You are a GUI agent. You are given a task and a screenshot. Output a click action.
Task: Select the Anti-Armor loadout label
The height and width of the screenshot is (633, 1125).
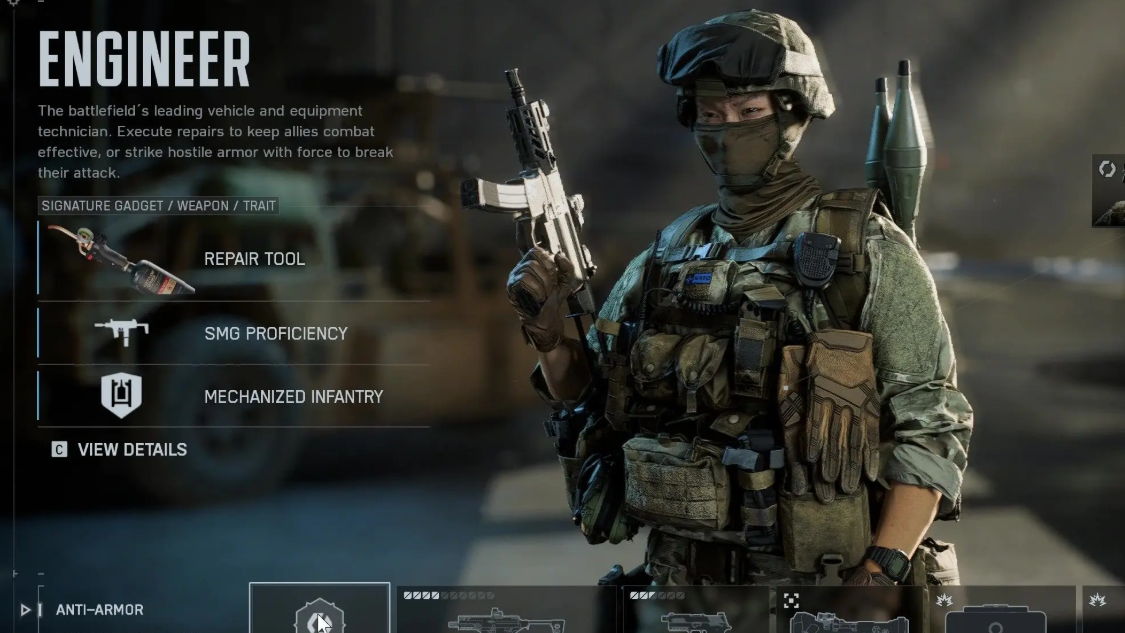click(x=99, y=610)
